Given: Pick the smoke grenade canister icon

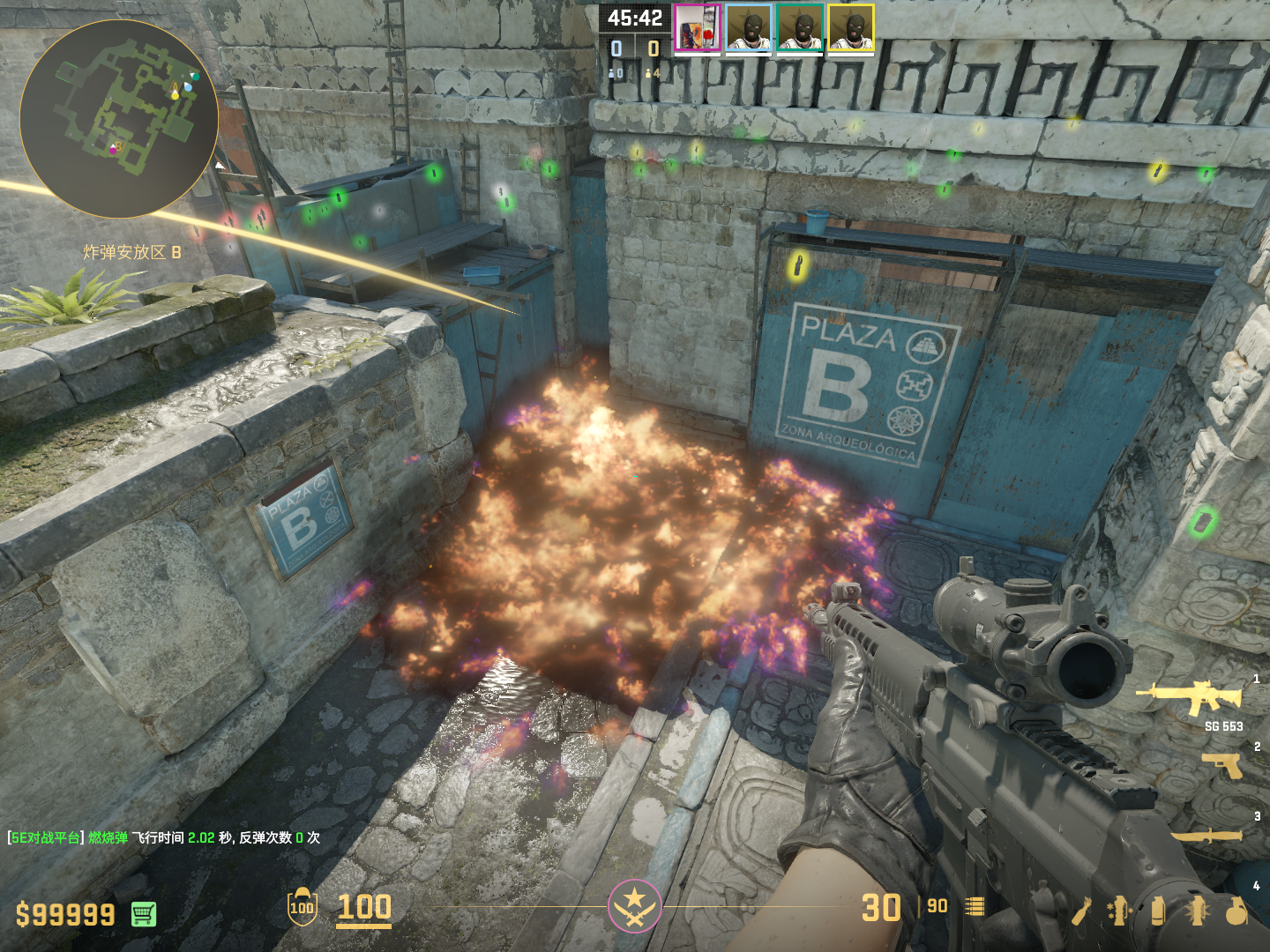Looking at the screenshot, I should tap(1158, 911).
